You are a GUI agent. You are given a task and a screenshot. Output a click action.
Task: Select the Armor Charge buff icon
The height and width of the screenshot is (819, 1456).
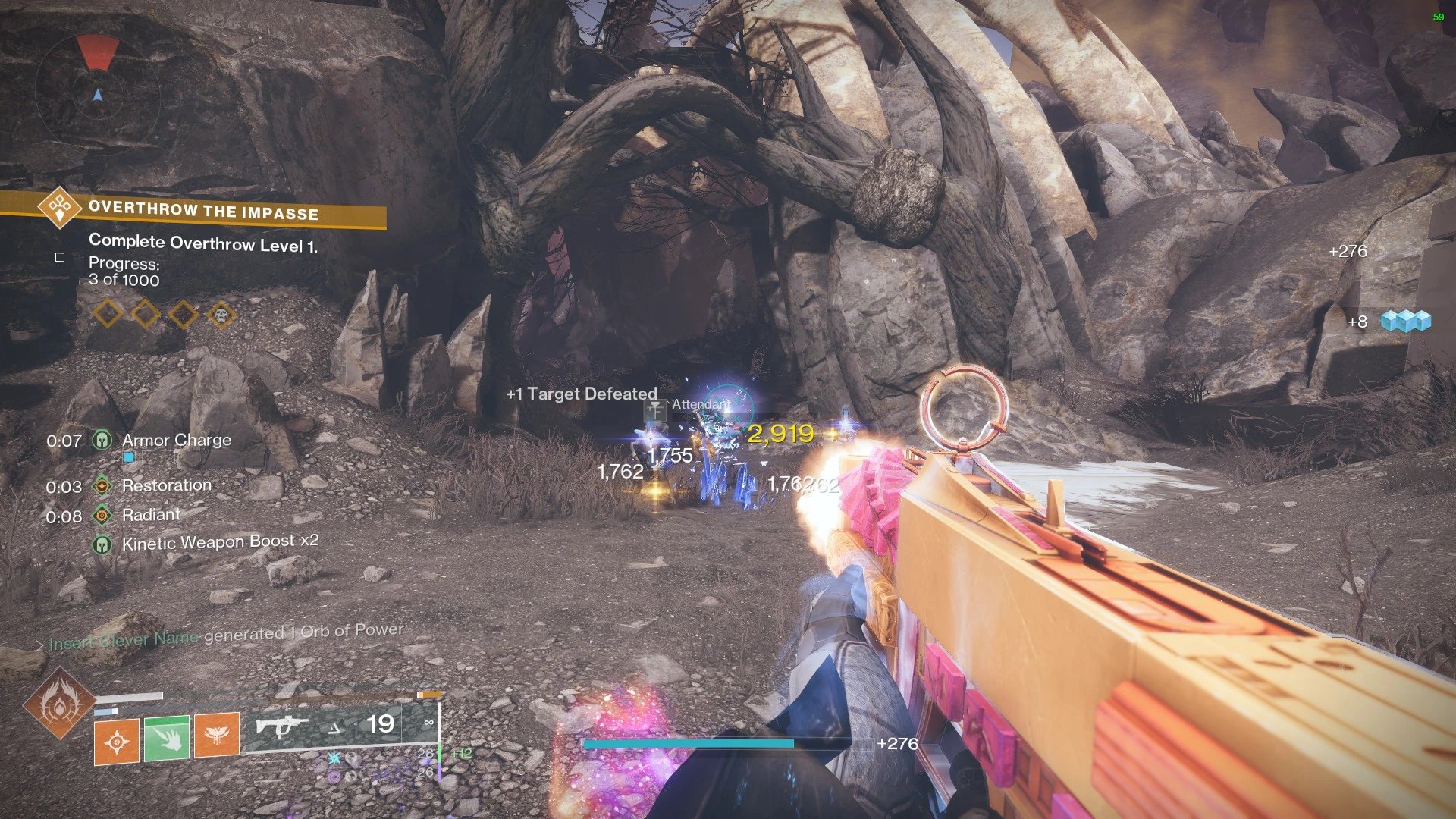click(102, 440)
